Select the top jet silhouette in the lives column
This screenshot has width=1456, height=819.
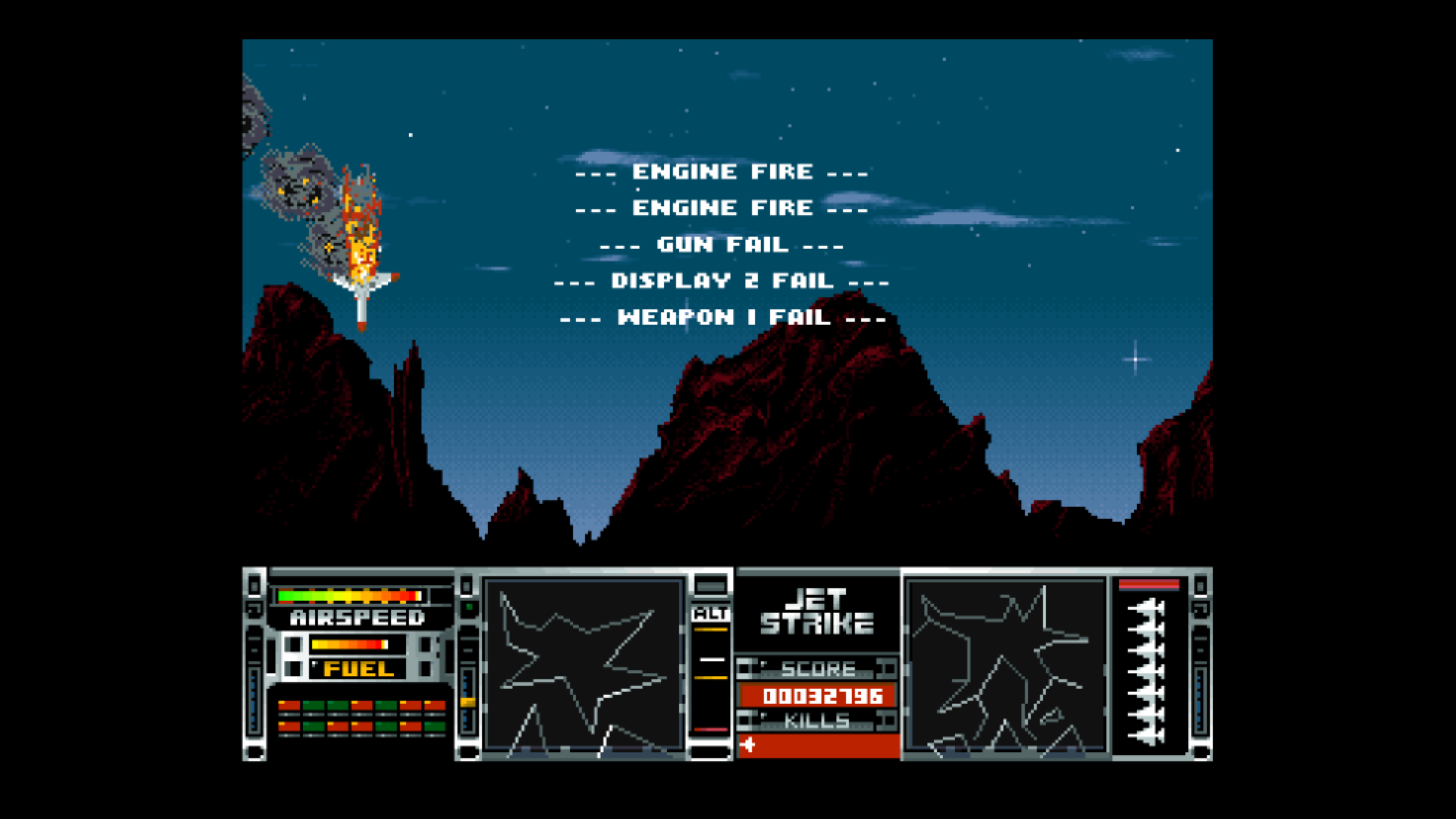point(1146,607)
